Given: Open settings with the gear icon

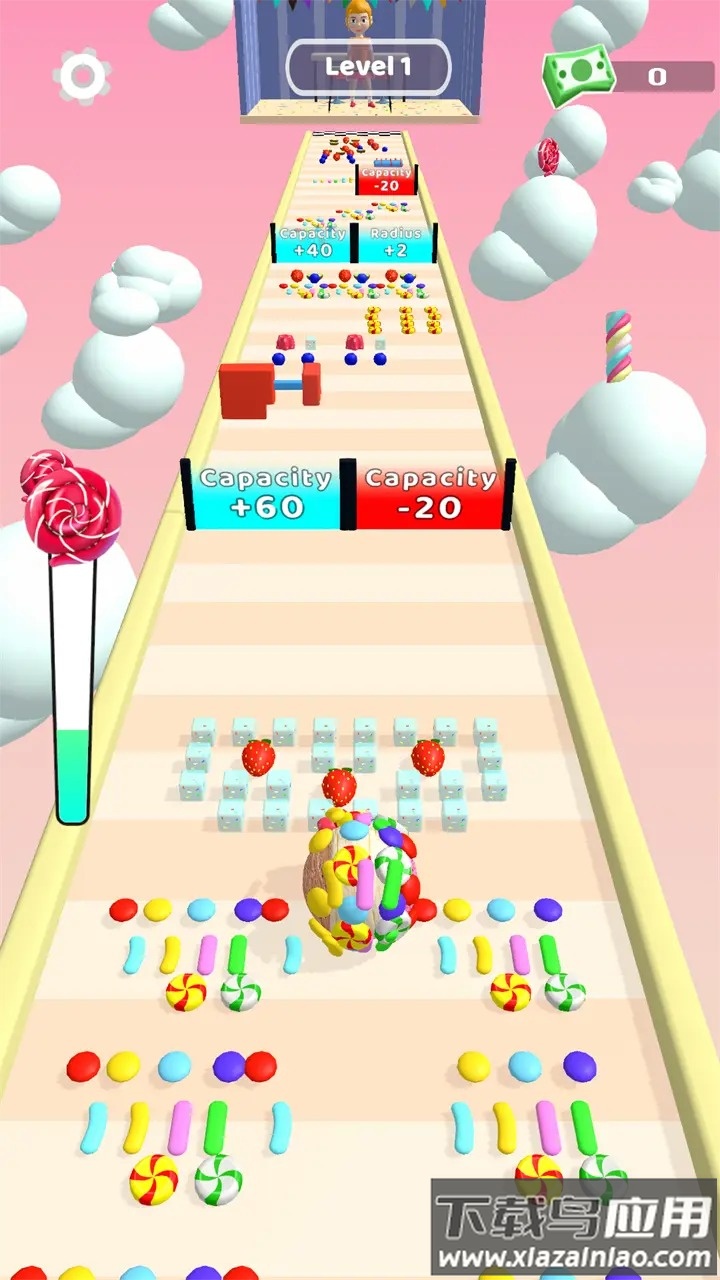Looking at the screenshot, I should (83, 75).
